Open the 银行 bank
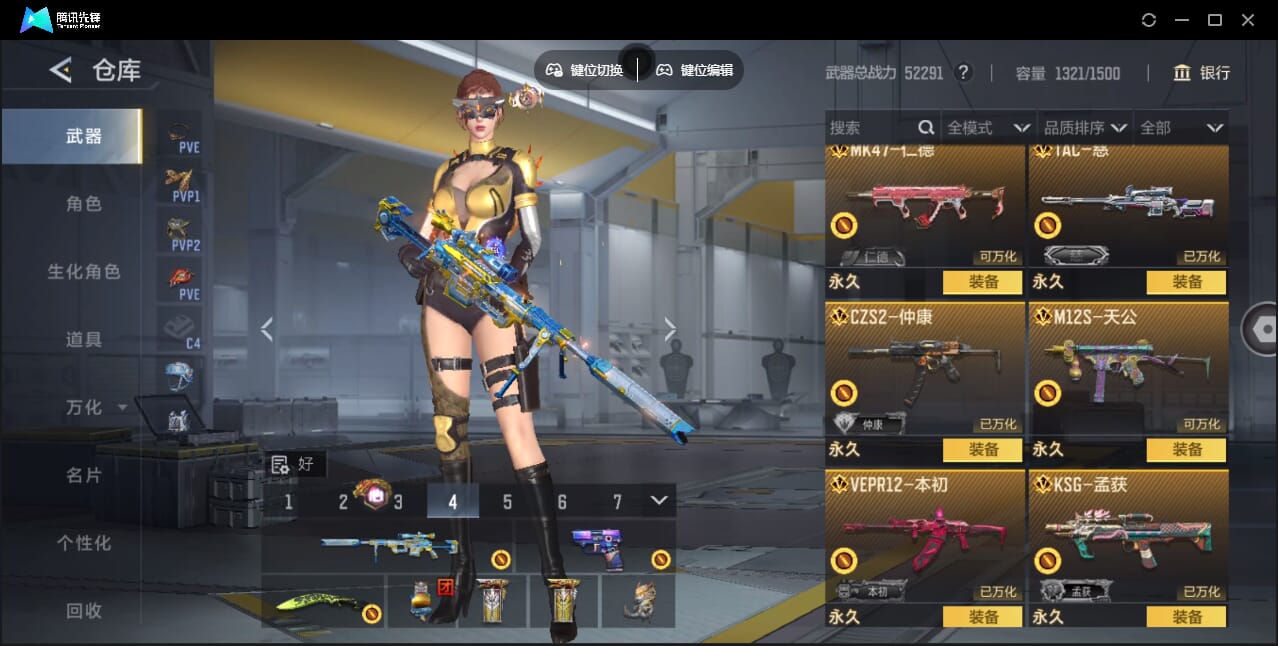 1202,73
